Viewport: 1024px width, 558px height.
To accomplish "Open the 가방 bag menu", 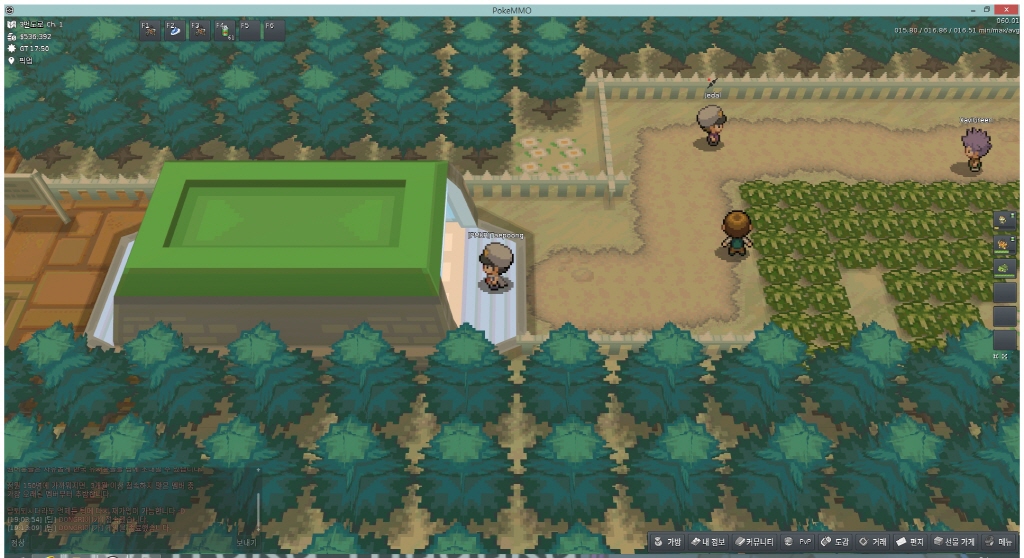I will 669,541.
